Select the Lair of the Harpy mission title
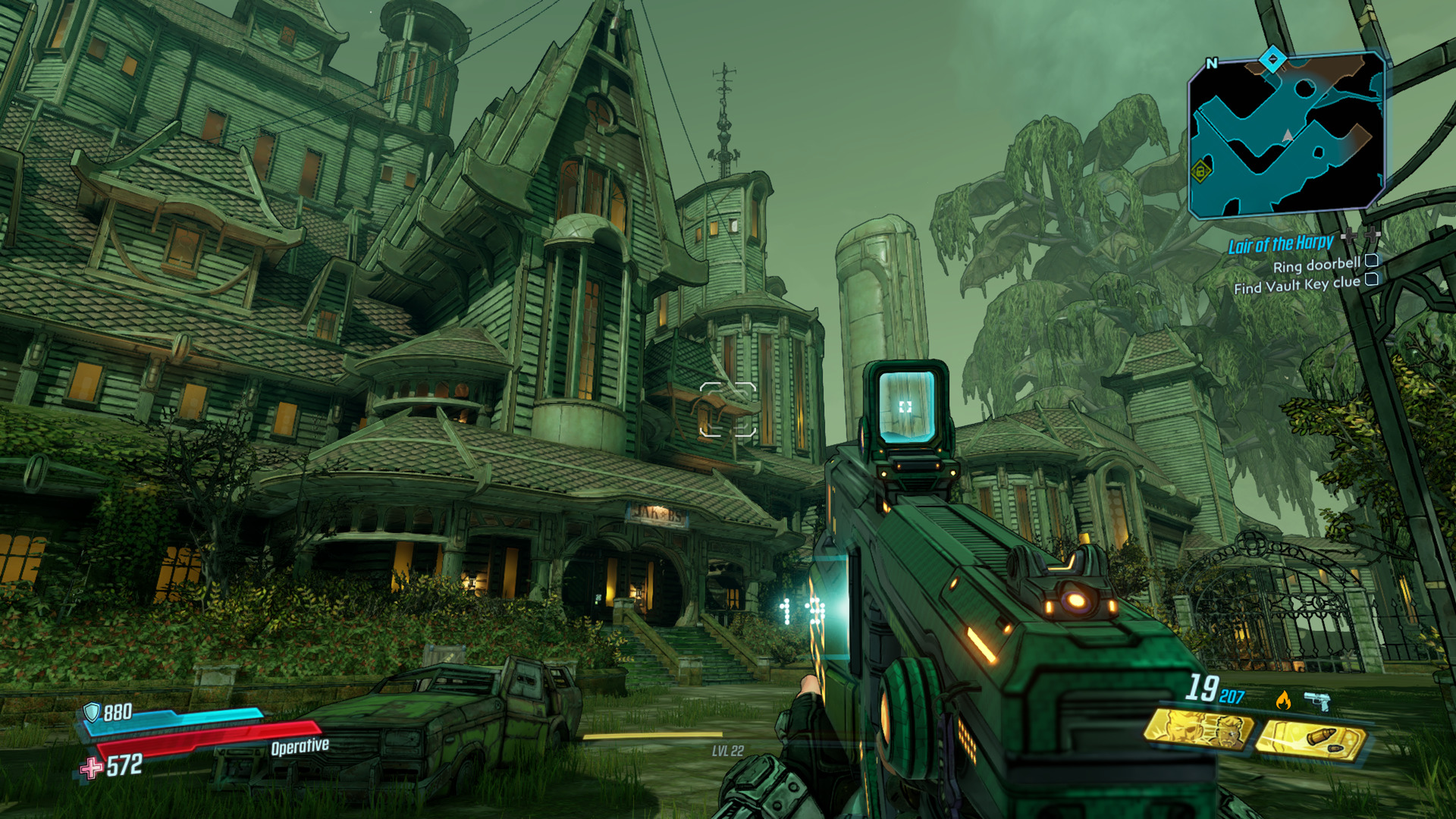This screenshot has width=1456, height=819. (x=1281, y=243)
